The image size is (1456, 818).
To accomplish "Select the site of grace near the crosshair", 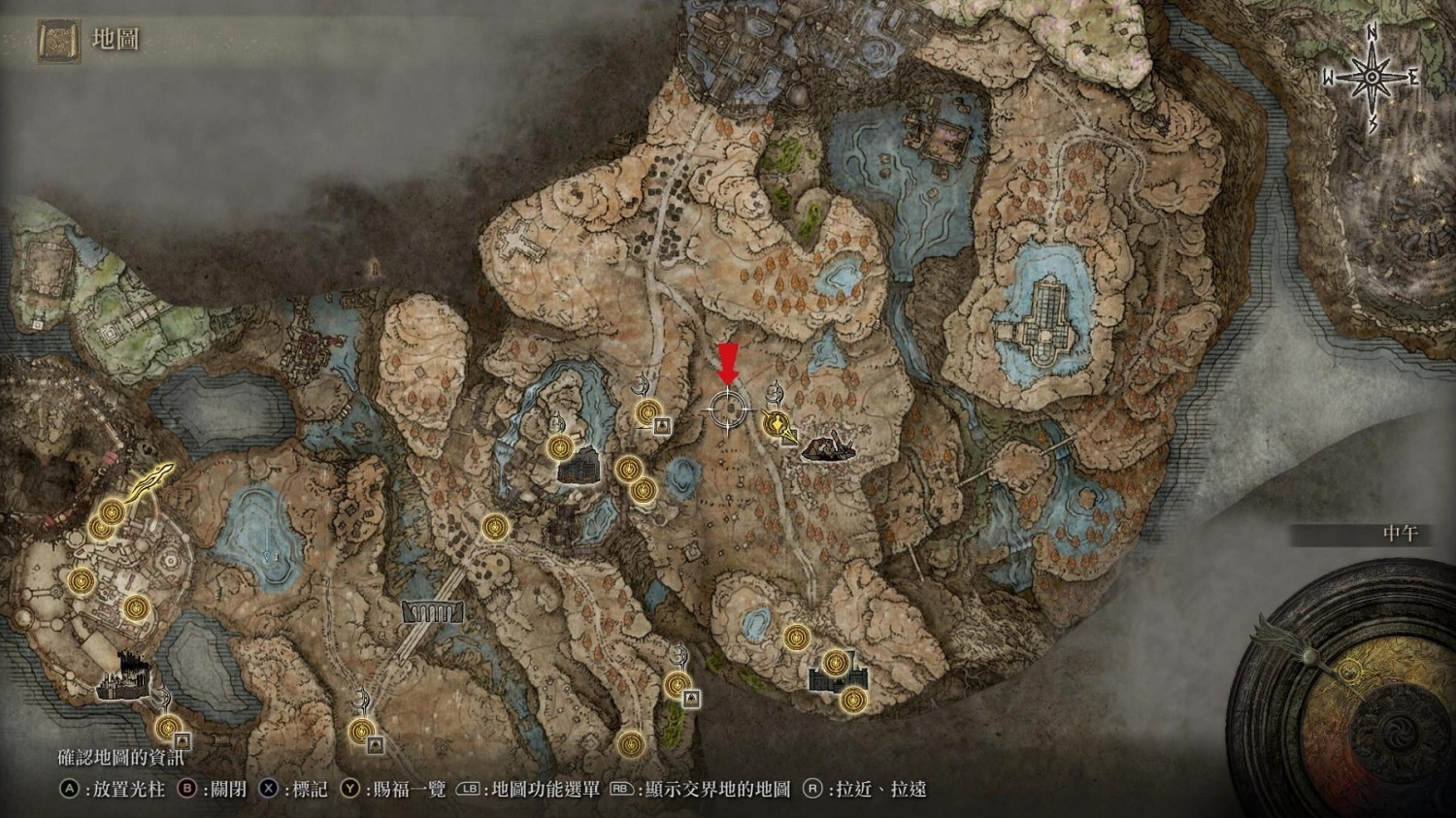I will pyautogui.click(x=647, y=412).
